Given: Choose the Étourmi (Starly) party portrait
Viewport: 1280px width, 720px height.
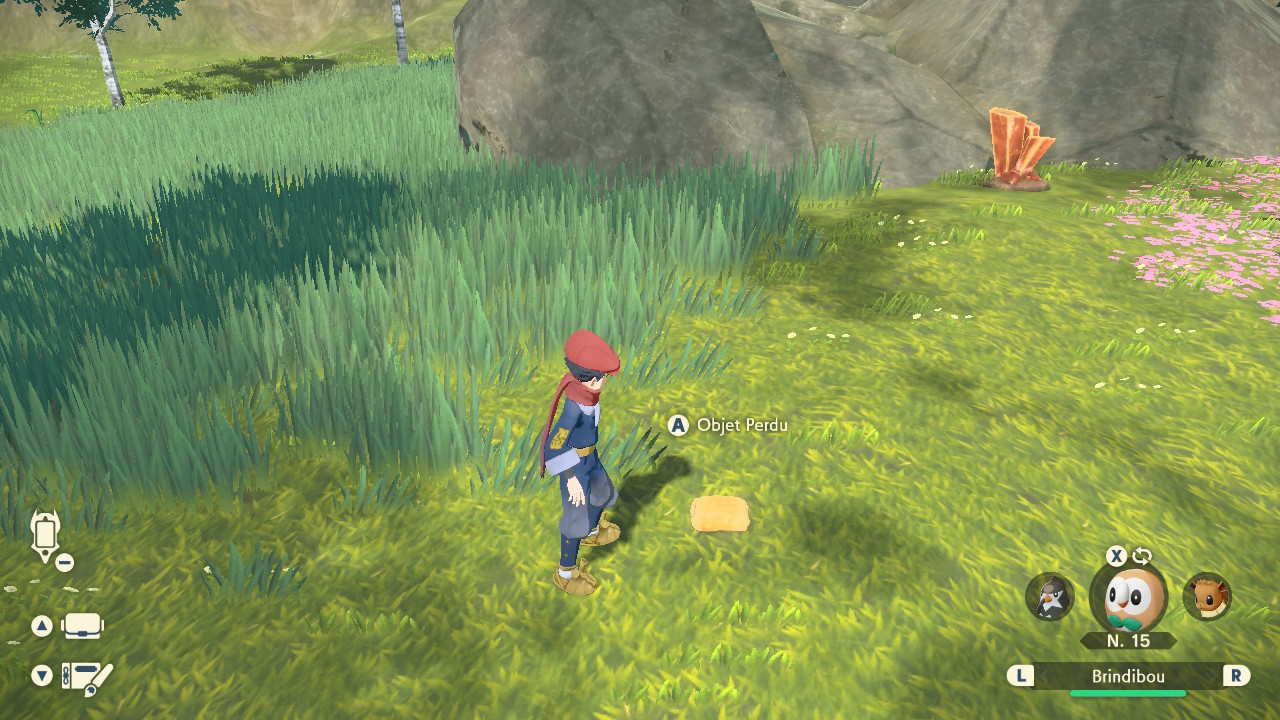Looking at the screenshot, I should point(1050,597).
